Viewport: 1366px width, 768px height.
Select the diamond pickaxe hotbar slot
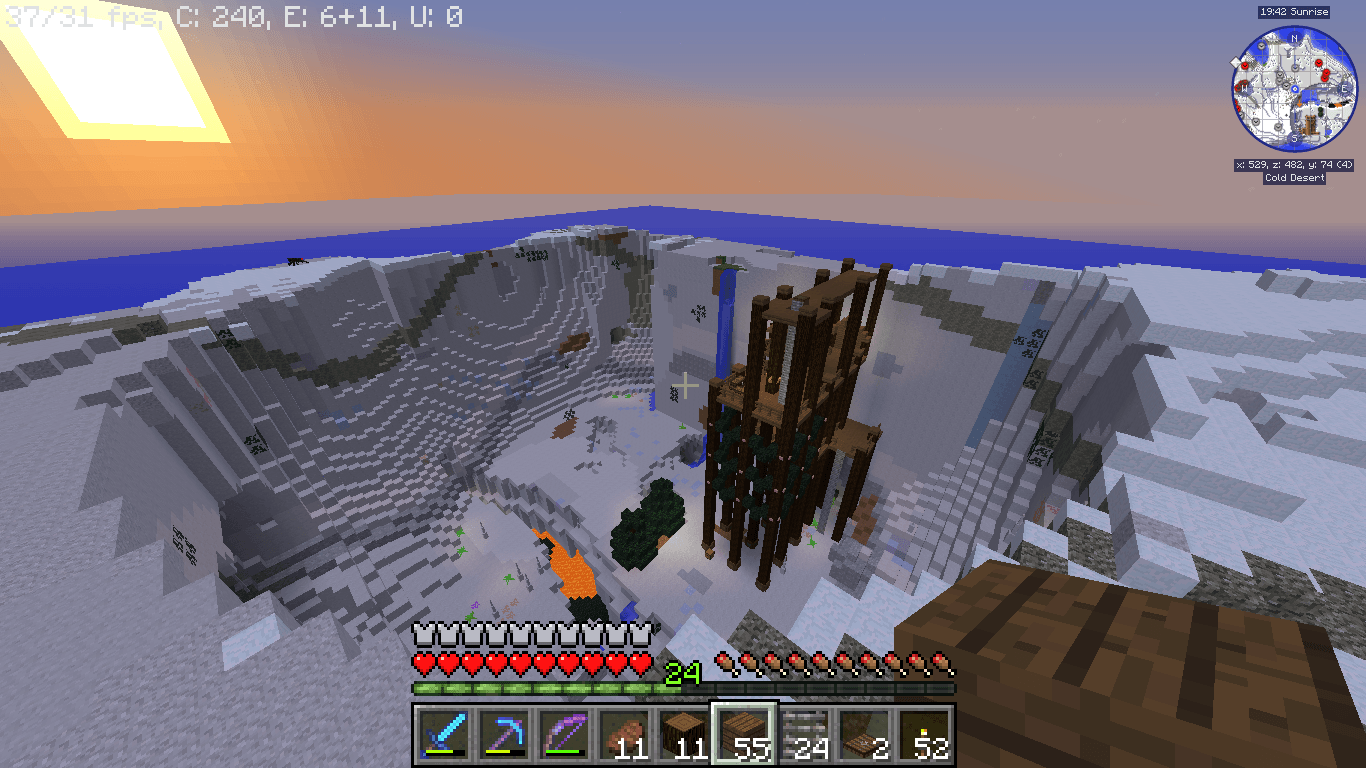(503, 734)
